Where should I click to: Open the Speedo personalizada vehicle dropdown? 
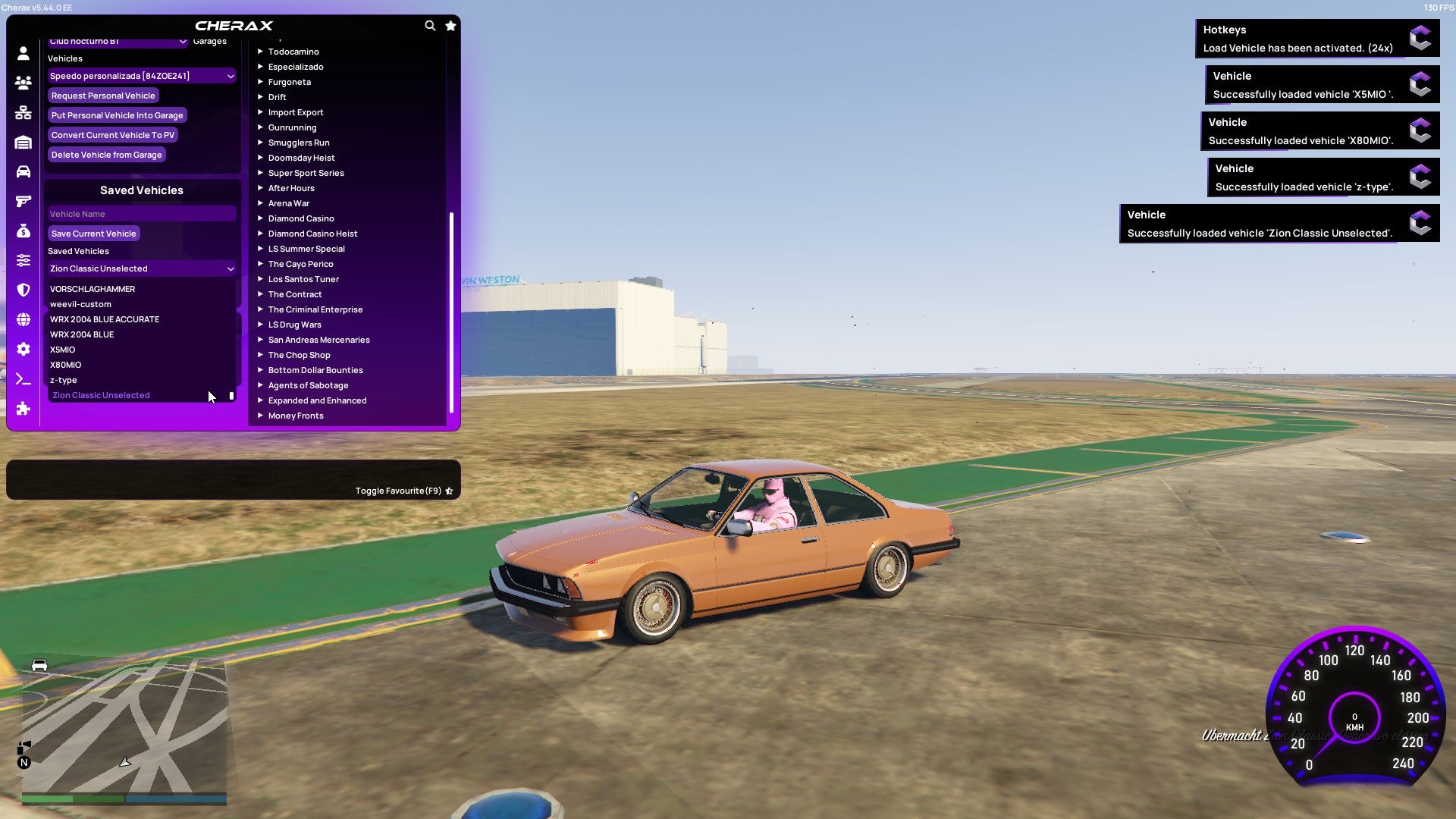(141, 76)
